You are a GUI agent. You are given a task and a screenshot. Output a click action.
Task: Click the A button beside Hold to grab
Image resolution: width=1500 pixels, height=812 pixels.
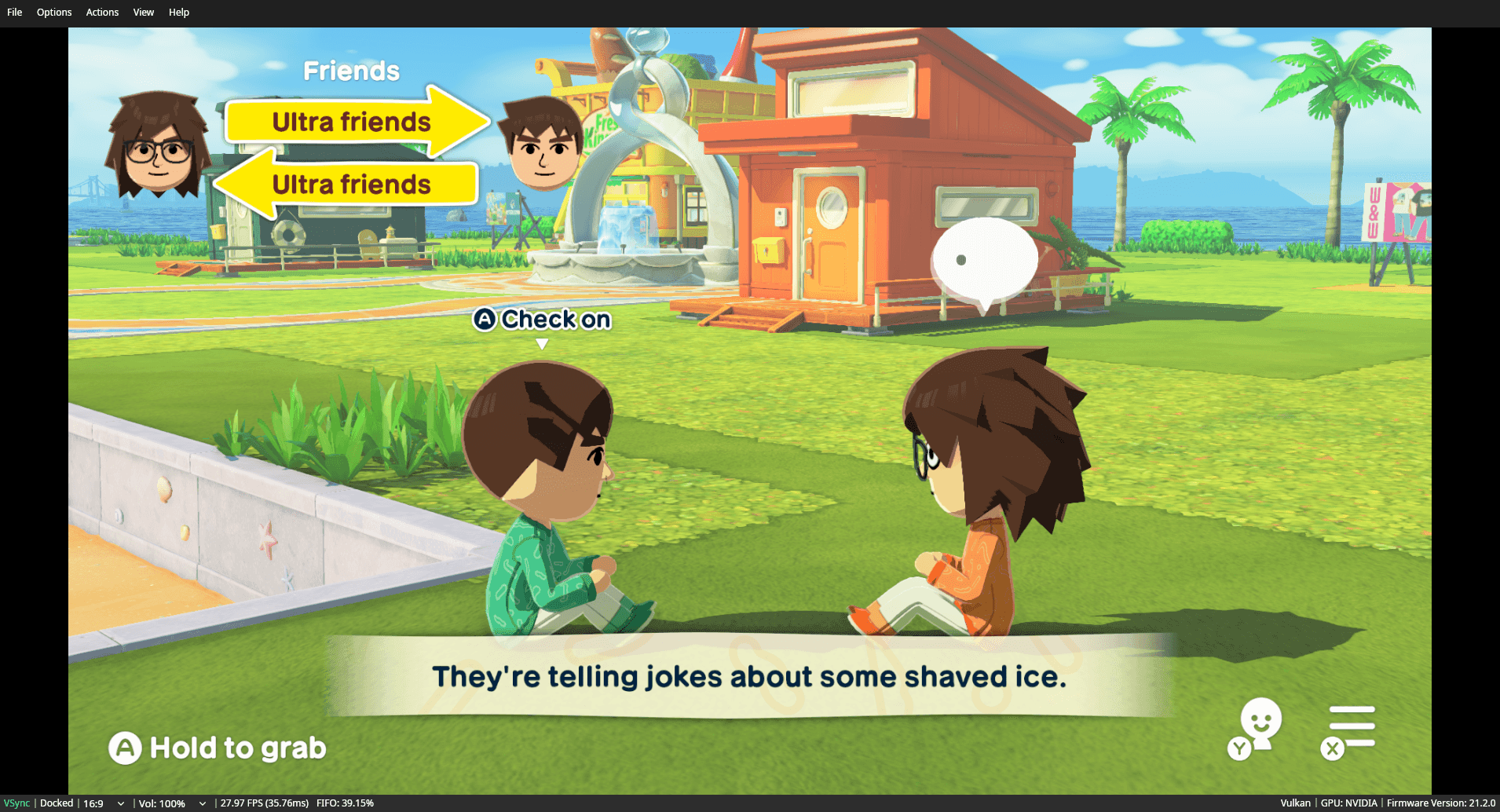[x=125, y=748]
